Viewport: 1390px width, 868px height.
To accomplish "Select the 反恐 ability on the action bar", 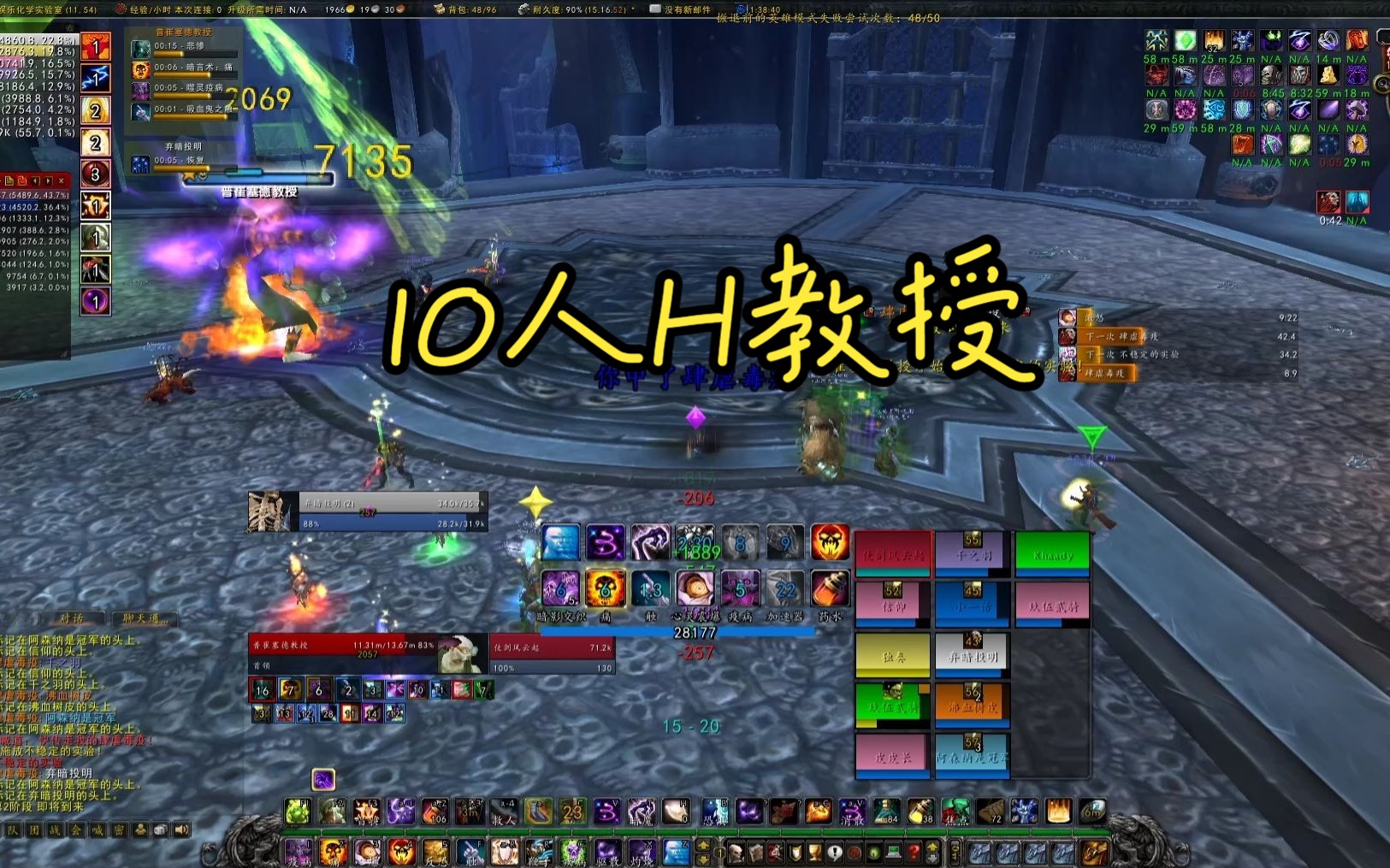I will (x=435, y=852).
